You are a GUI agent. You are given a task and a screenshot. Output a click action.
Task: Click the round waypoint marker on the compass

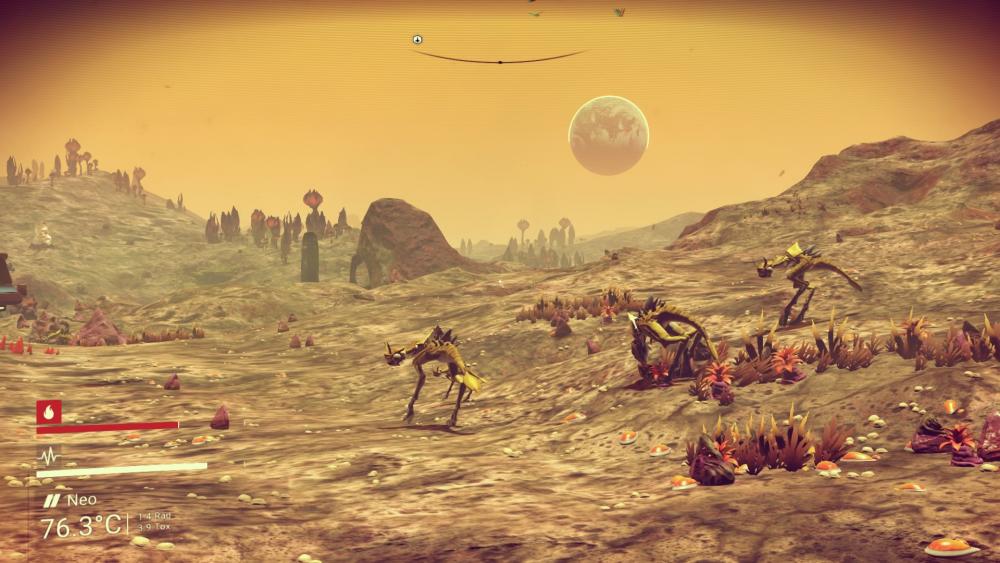(417, 40)
